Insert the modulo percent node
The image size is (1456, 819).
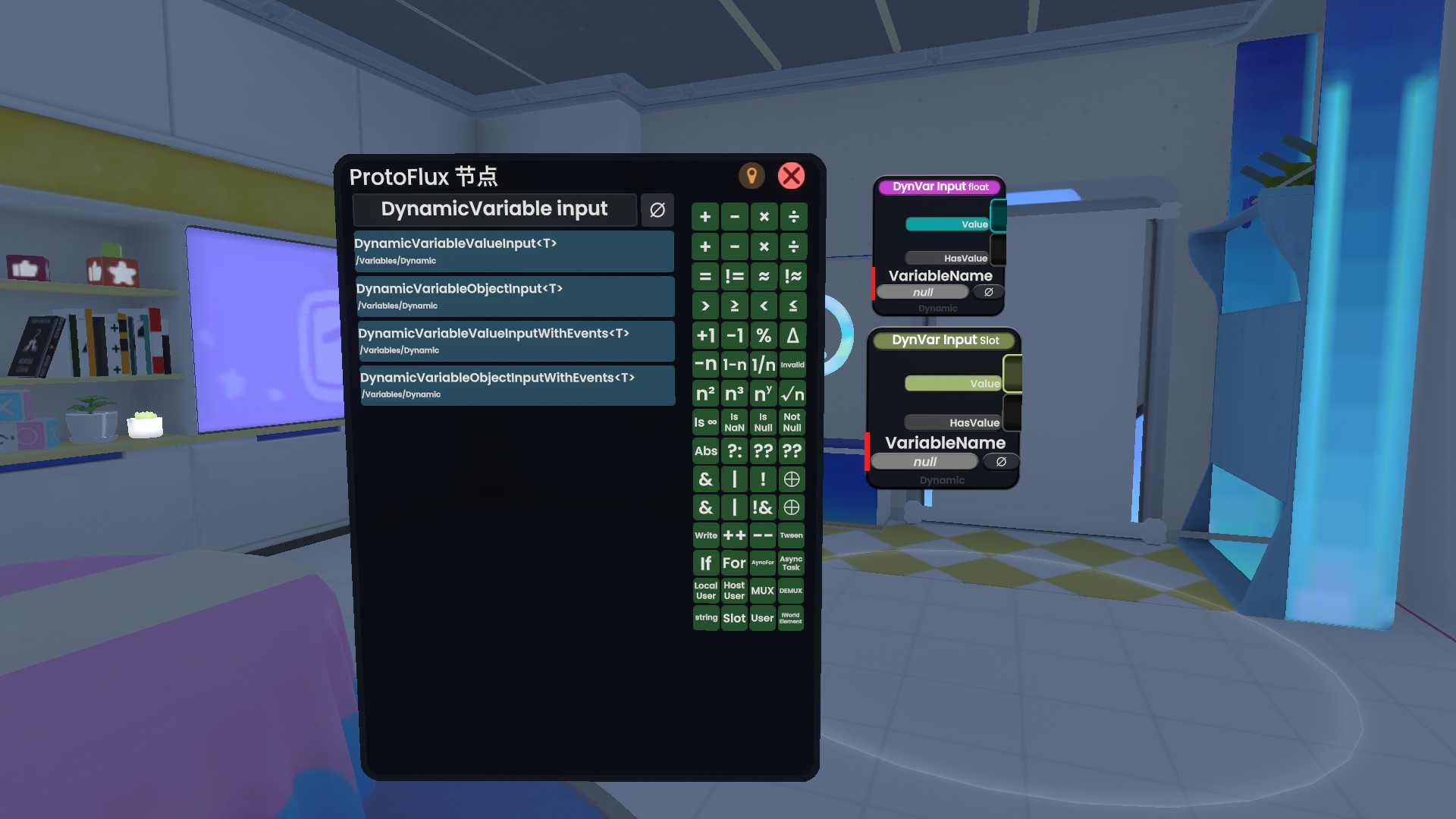764,335
